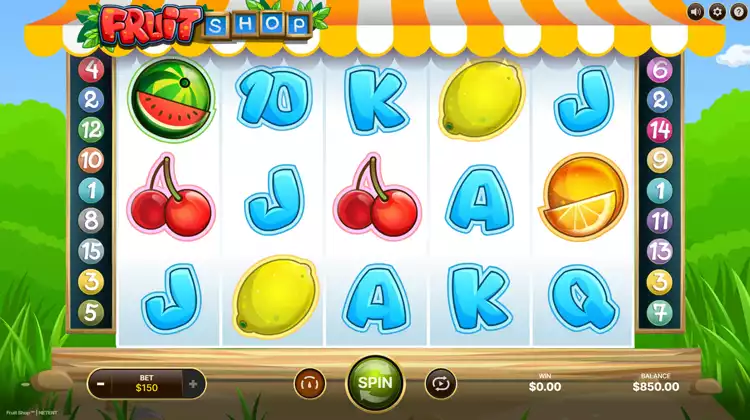Increase the bet with the plus button
This screenshot has width=750, height=420.
click(x=193, y=382)
